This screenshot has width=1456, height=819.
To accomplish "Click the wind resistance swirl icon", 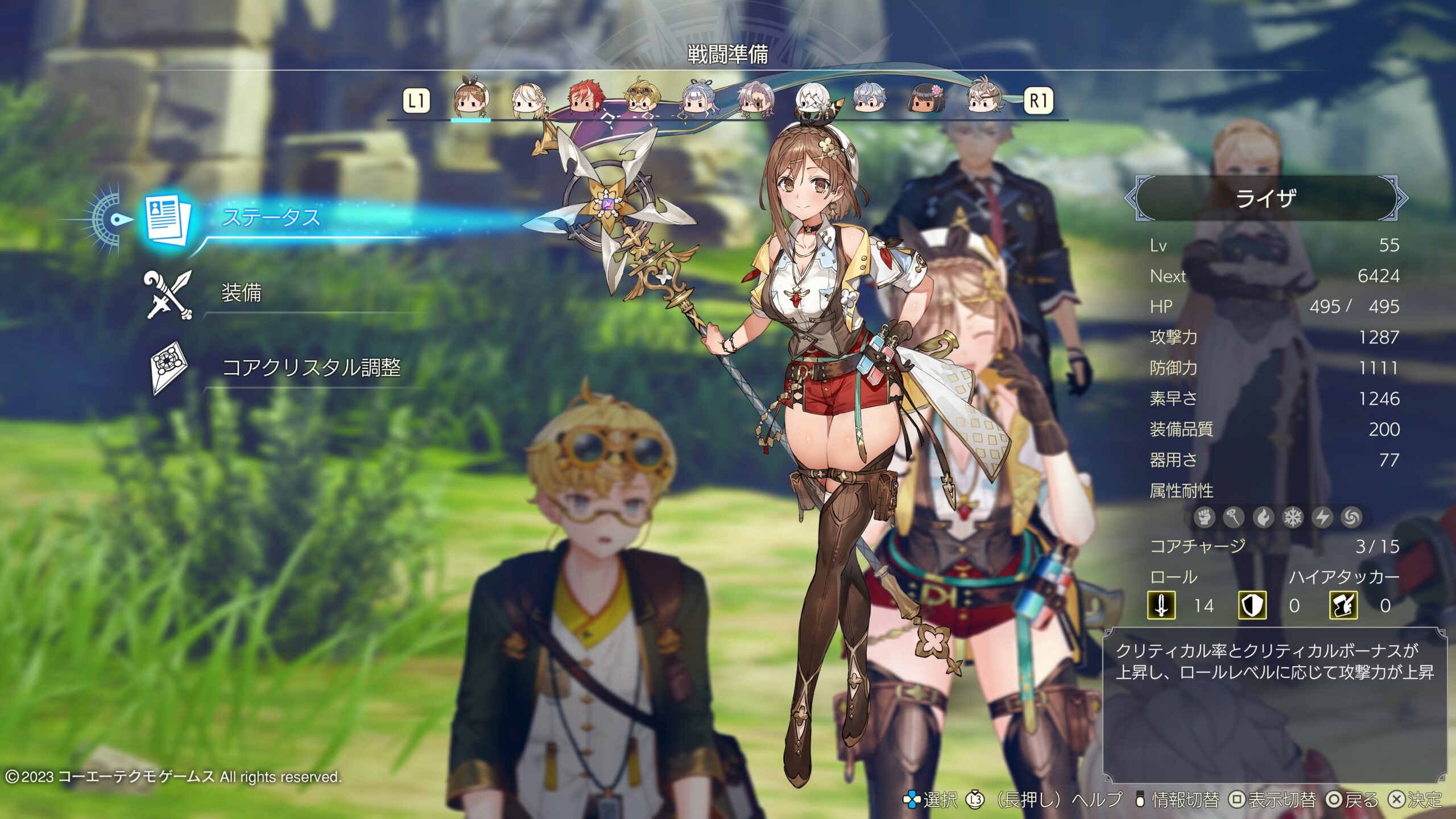I will tap(1352, 518).
